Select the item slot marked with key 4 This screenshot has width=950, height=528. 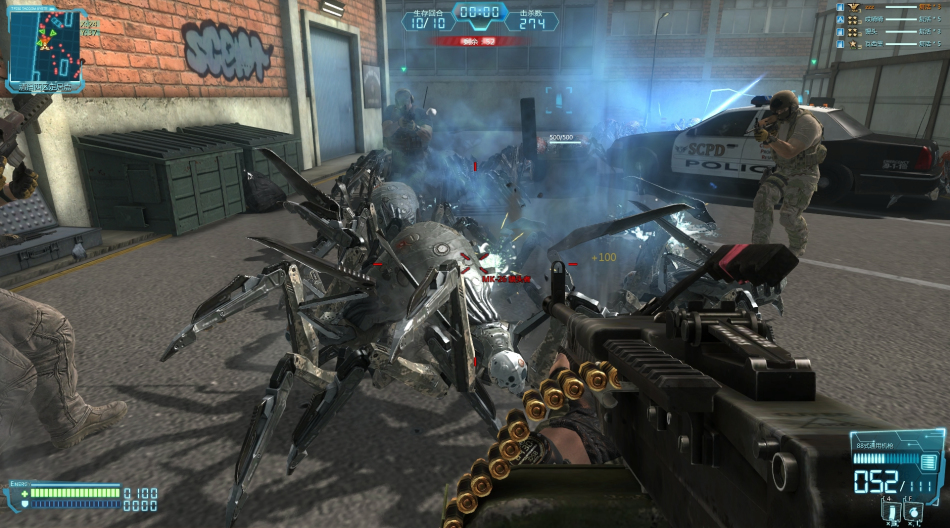coord(889,509)
